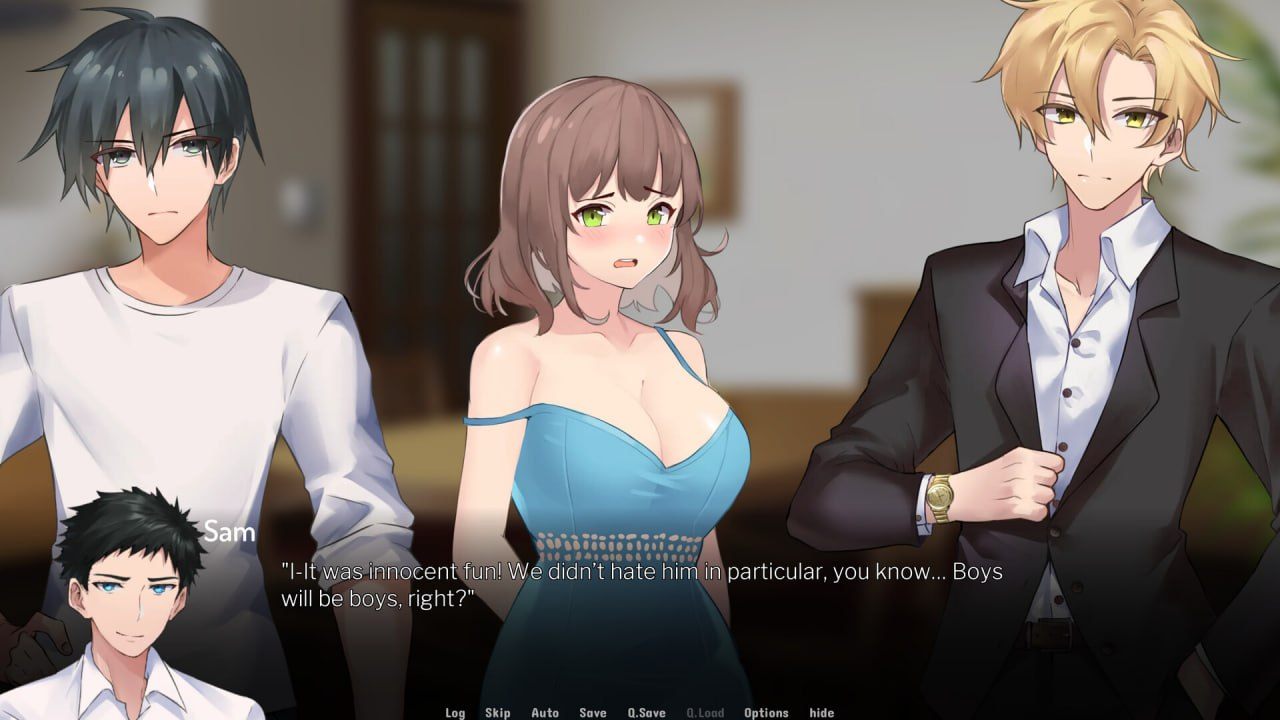Open the dialogue Log history
The image size is (1280, 720).
pyautogui.click(x=456, y=713)
